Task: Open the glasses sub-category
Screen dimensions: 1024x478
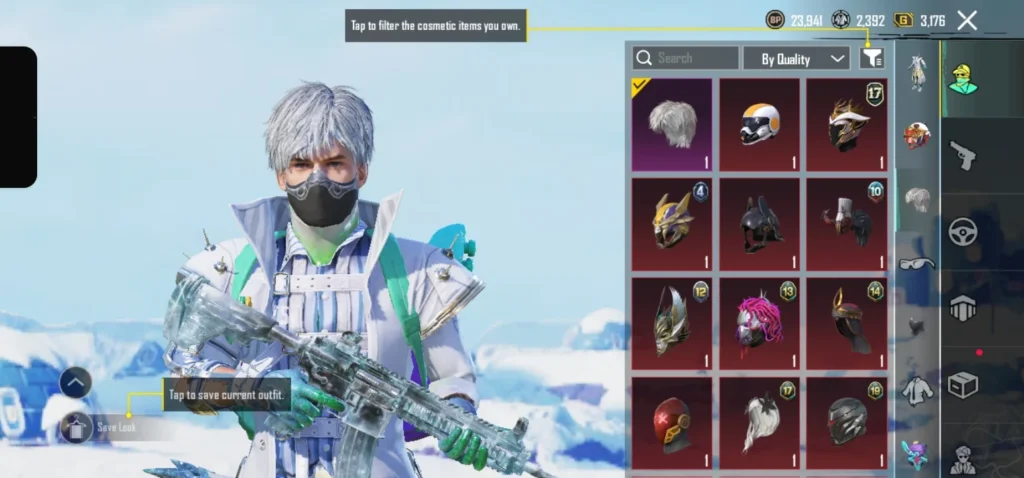Action: click(917, 263)
